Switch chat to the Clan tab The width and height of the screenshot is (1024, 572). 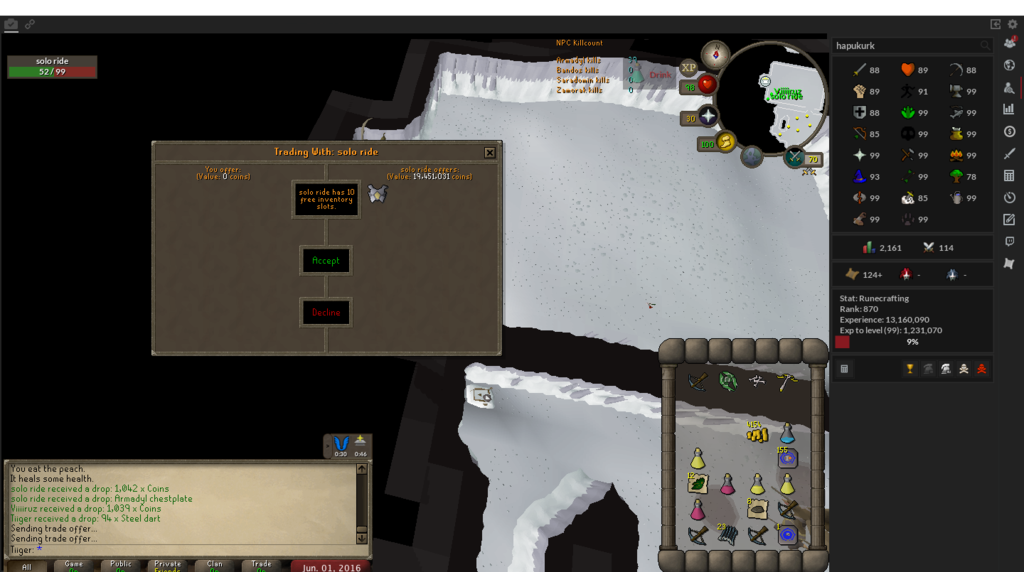click(214, 566)
